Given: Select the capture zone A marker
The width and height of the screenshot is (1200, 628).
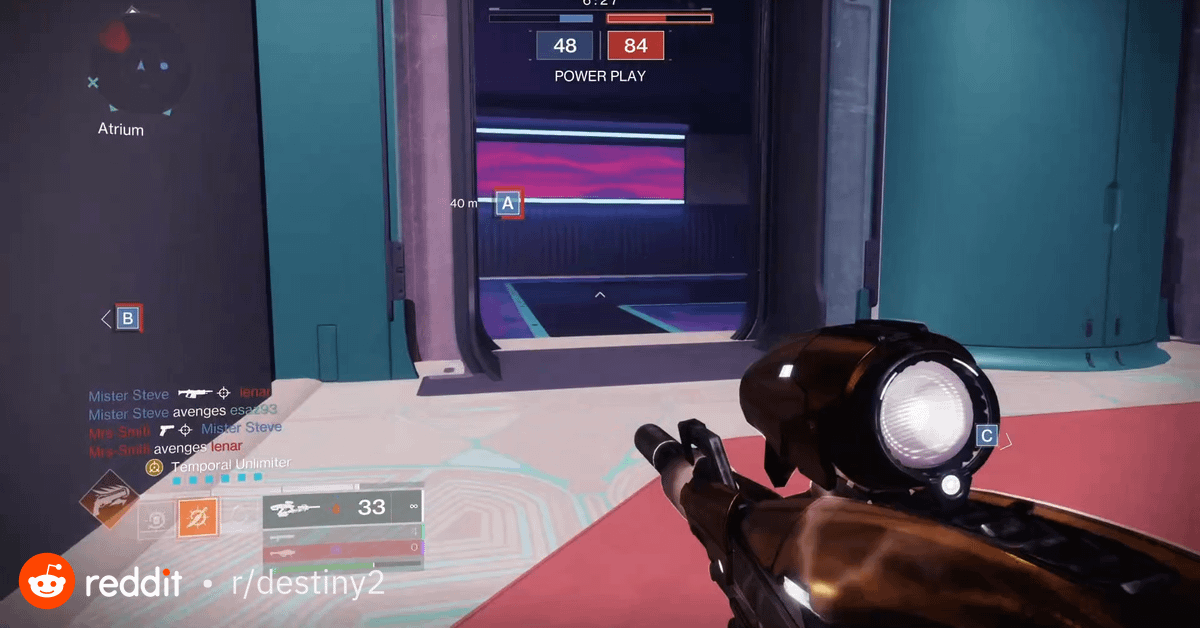Looking at the screenshot, I should (x=508, y=204).
